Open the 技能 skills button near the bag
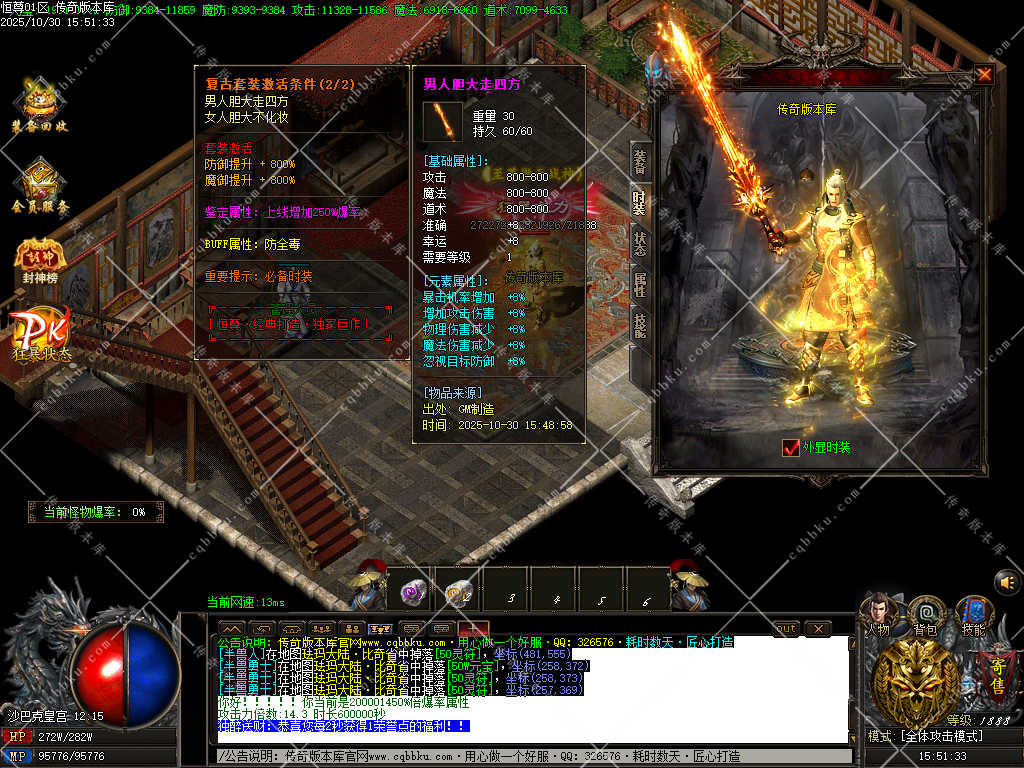This screenshot has height=768, width=1024. tap(973, 614)
